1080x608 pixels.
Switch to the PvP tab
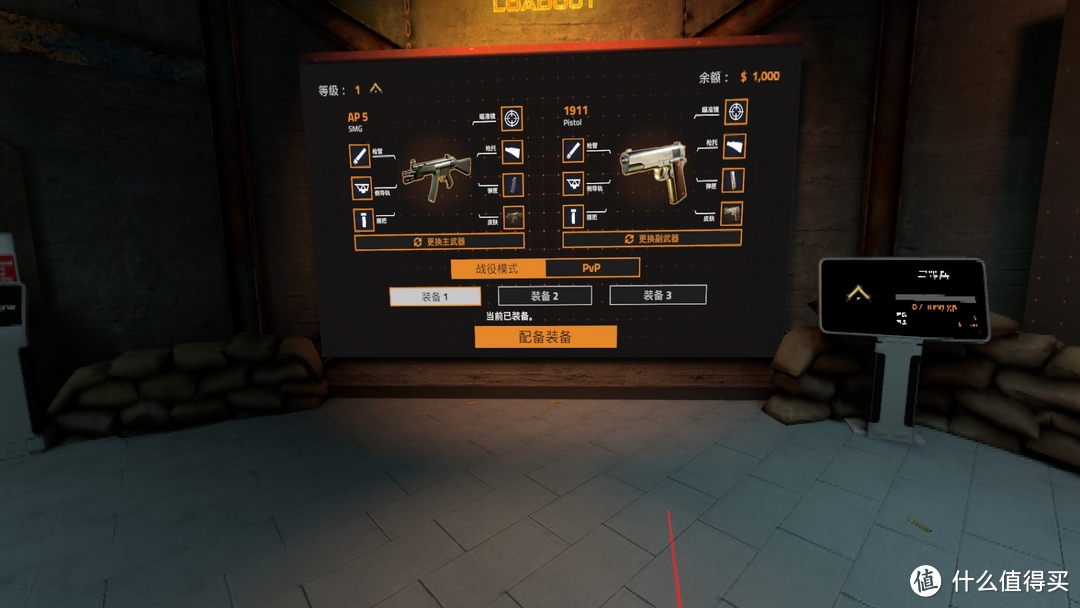592,268
